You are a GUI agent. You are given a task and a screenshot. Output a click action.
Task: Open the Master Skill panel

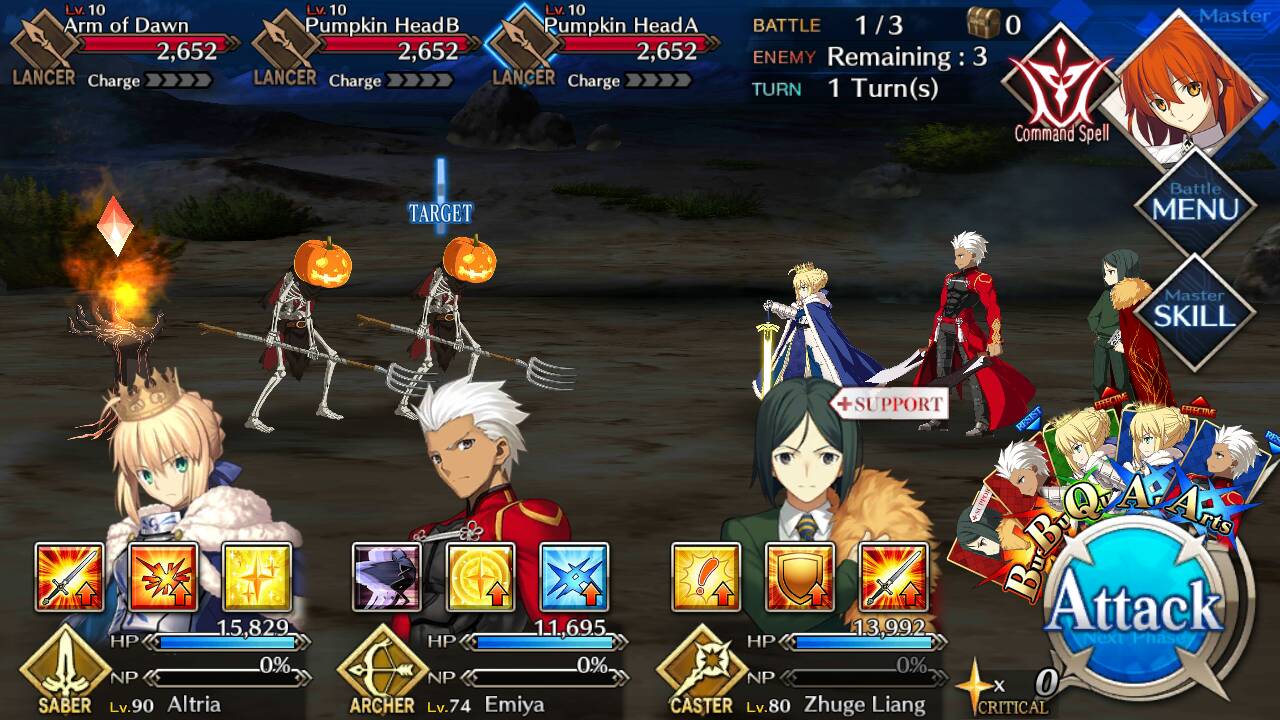click(1195, 310)
